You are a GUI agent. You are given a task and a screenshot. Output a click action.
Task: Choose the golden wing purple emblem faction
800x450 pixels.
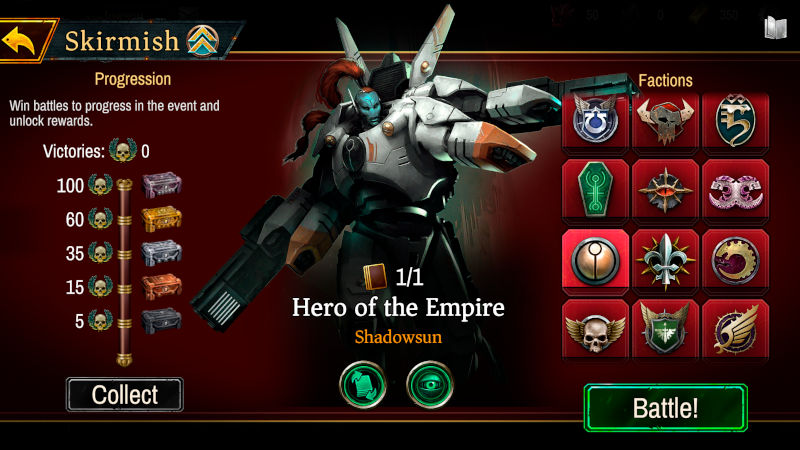[x=735, y=329]
